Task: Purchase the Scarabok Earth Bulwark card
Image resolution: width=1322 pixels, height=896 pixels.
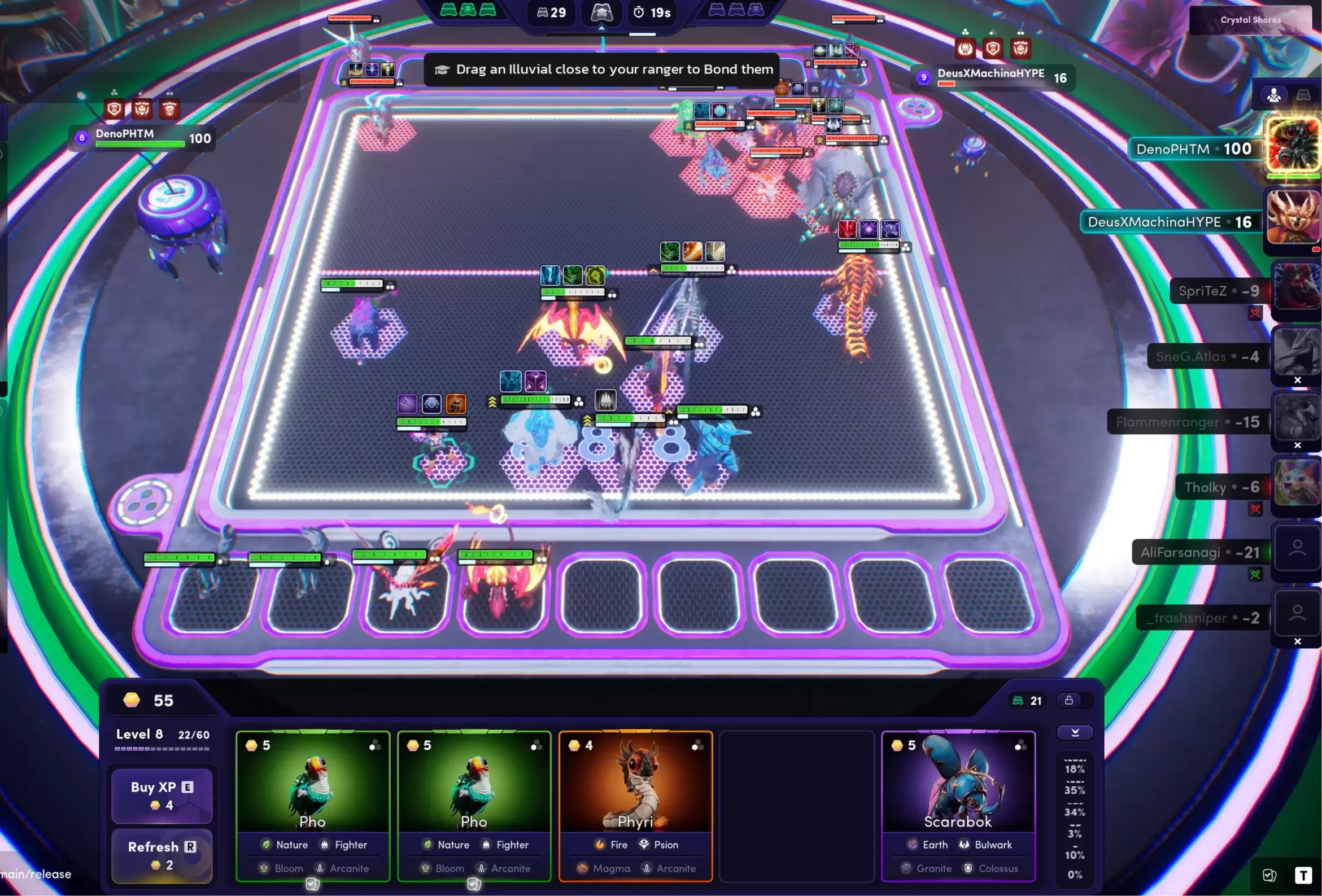Action: pyautogui.click(x=958, y=805)
